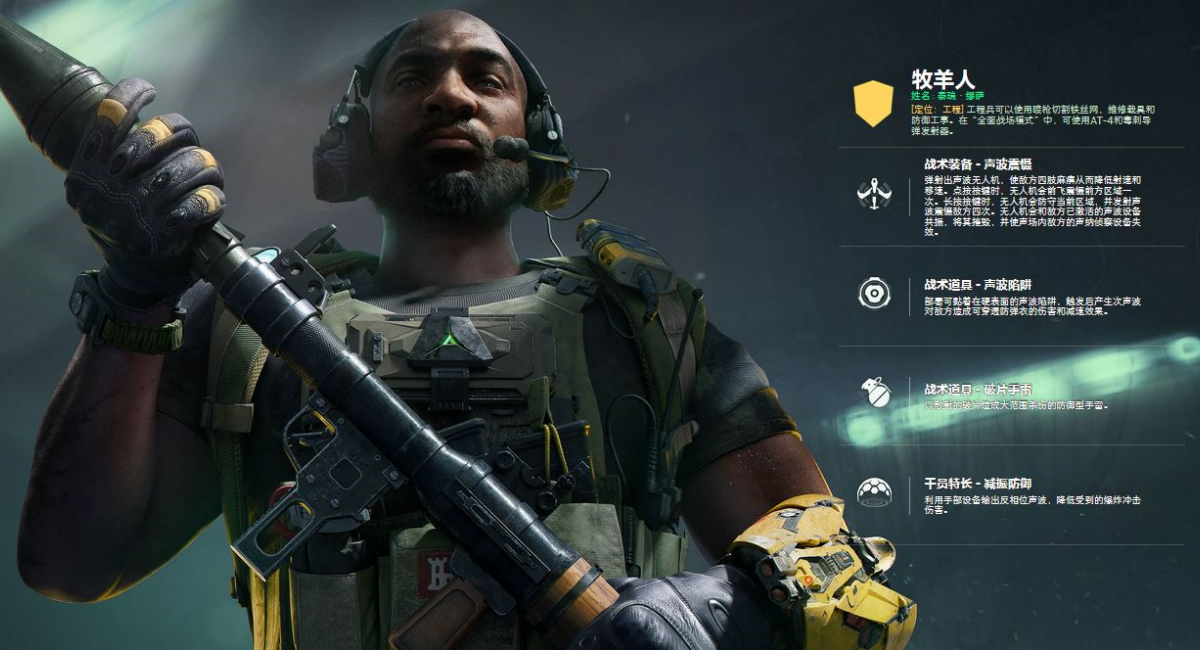Show the dome-shaped operator trait icon
The image size is (1200, 650).
pos(874,492)
